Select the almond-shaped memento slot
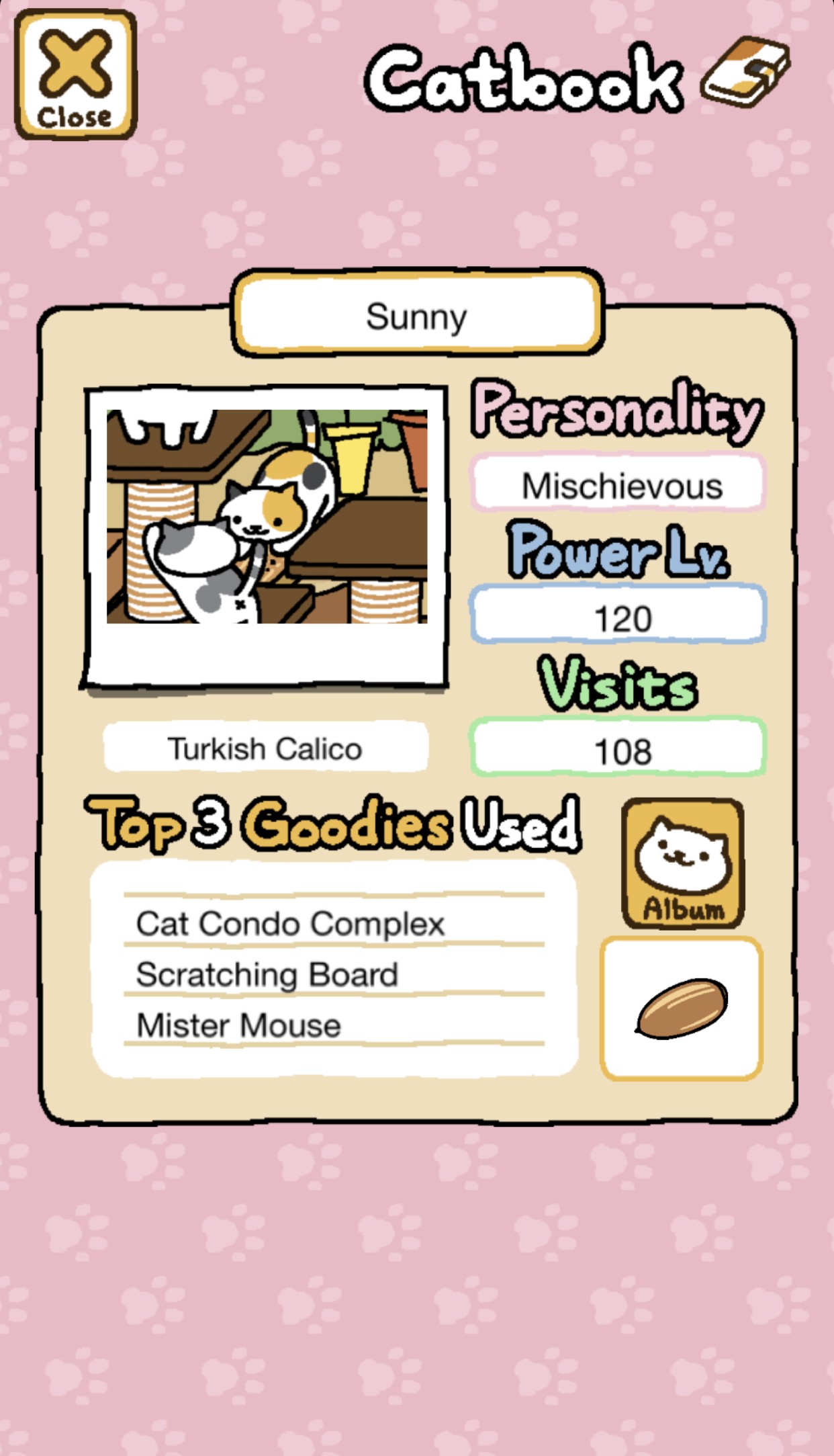The width and height of the screenshot is (834, 1456). tap(681, 1008)
